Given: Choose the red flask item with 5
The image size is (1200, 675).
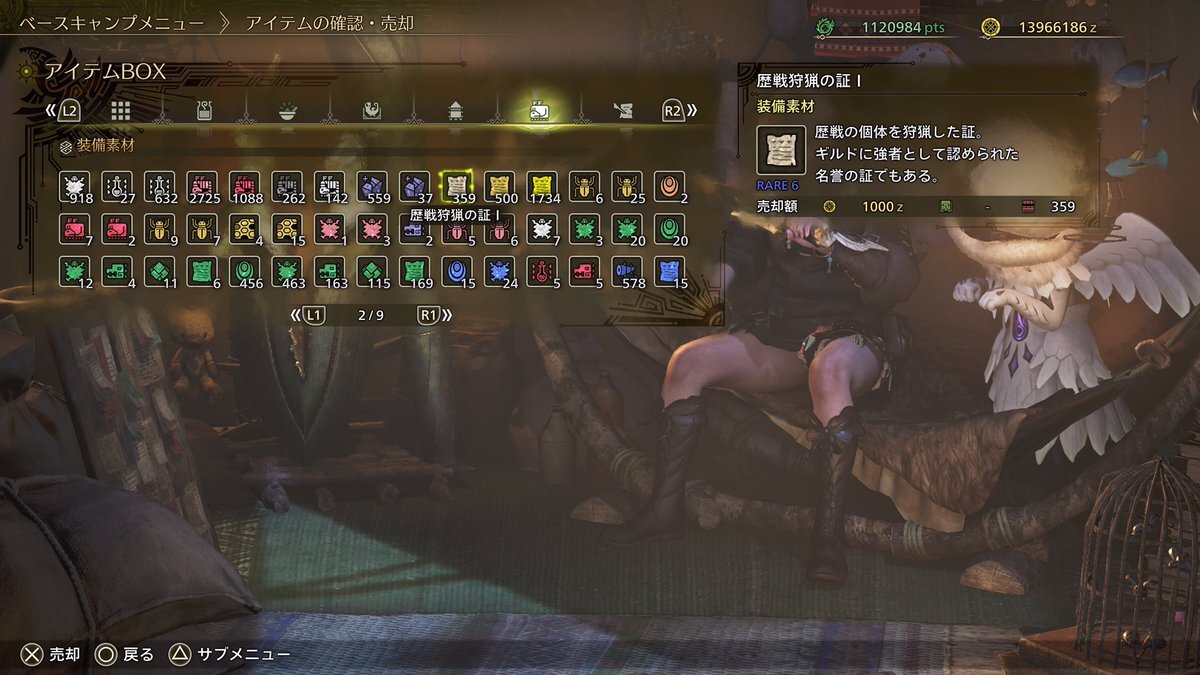Looking at the screenshot, I should pos(542,271).
